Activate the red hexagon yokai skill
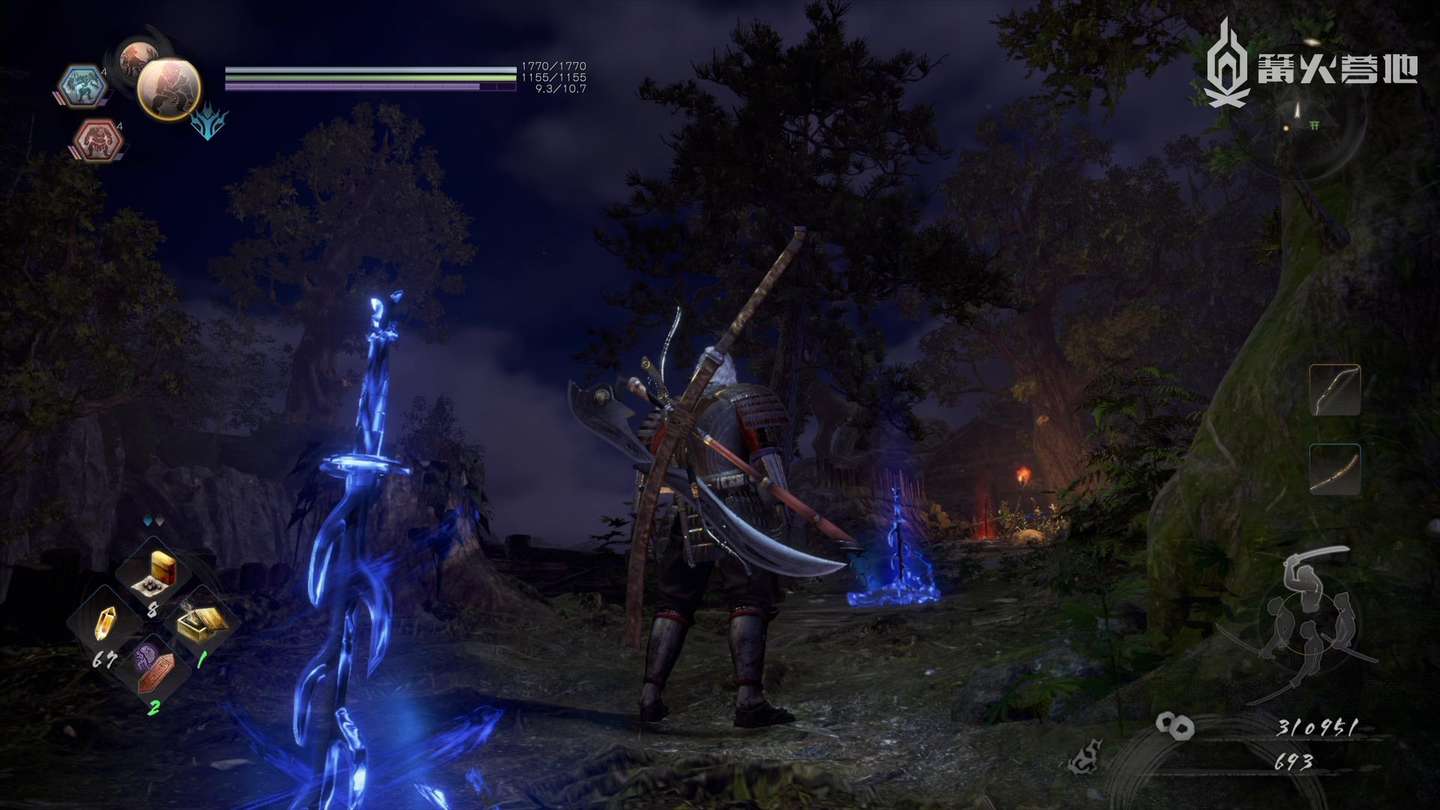 coord(97,140)
